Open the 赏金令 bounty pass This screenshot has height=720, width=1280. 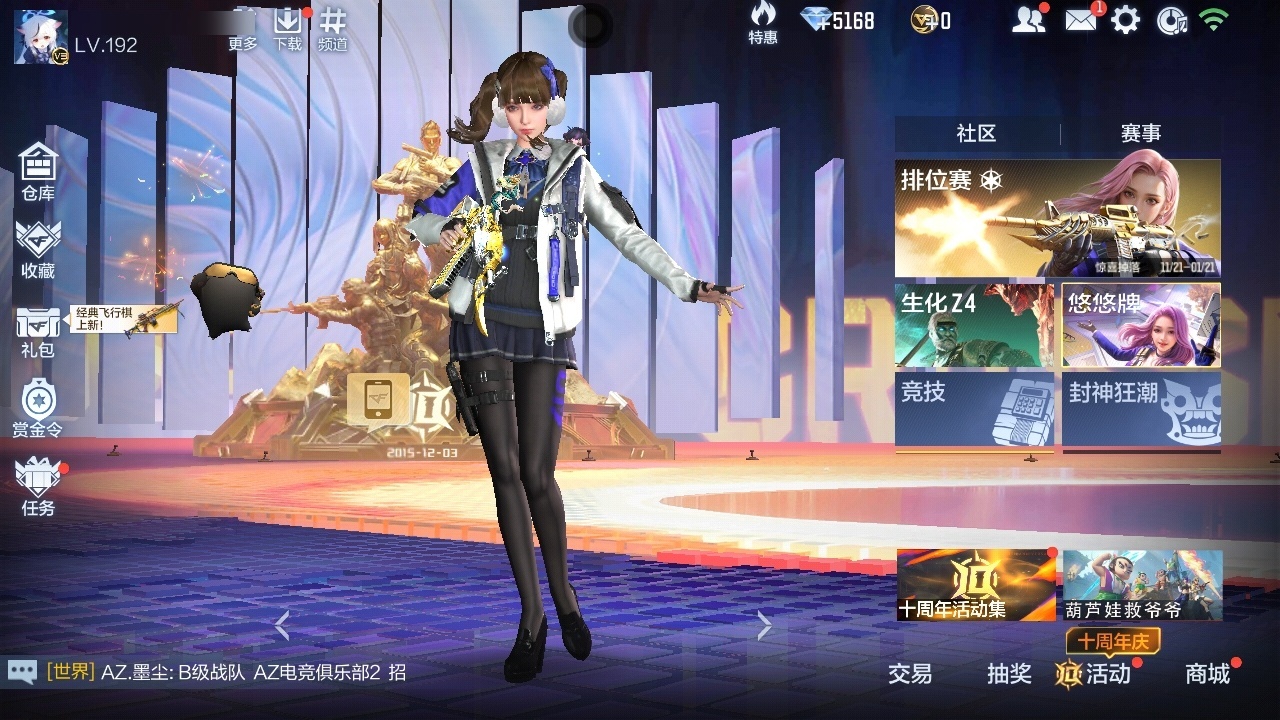click(38, 408)
